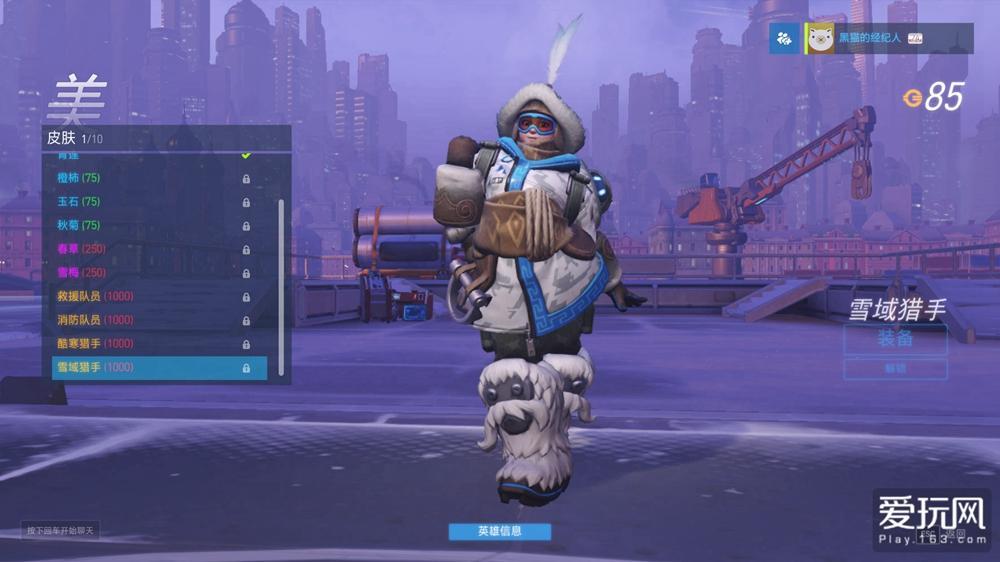Select the 春草 (250) skin

[x=150, y=249]
